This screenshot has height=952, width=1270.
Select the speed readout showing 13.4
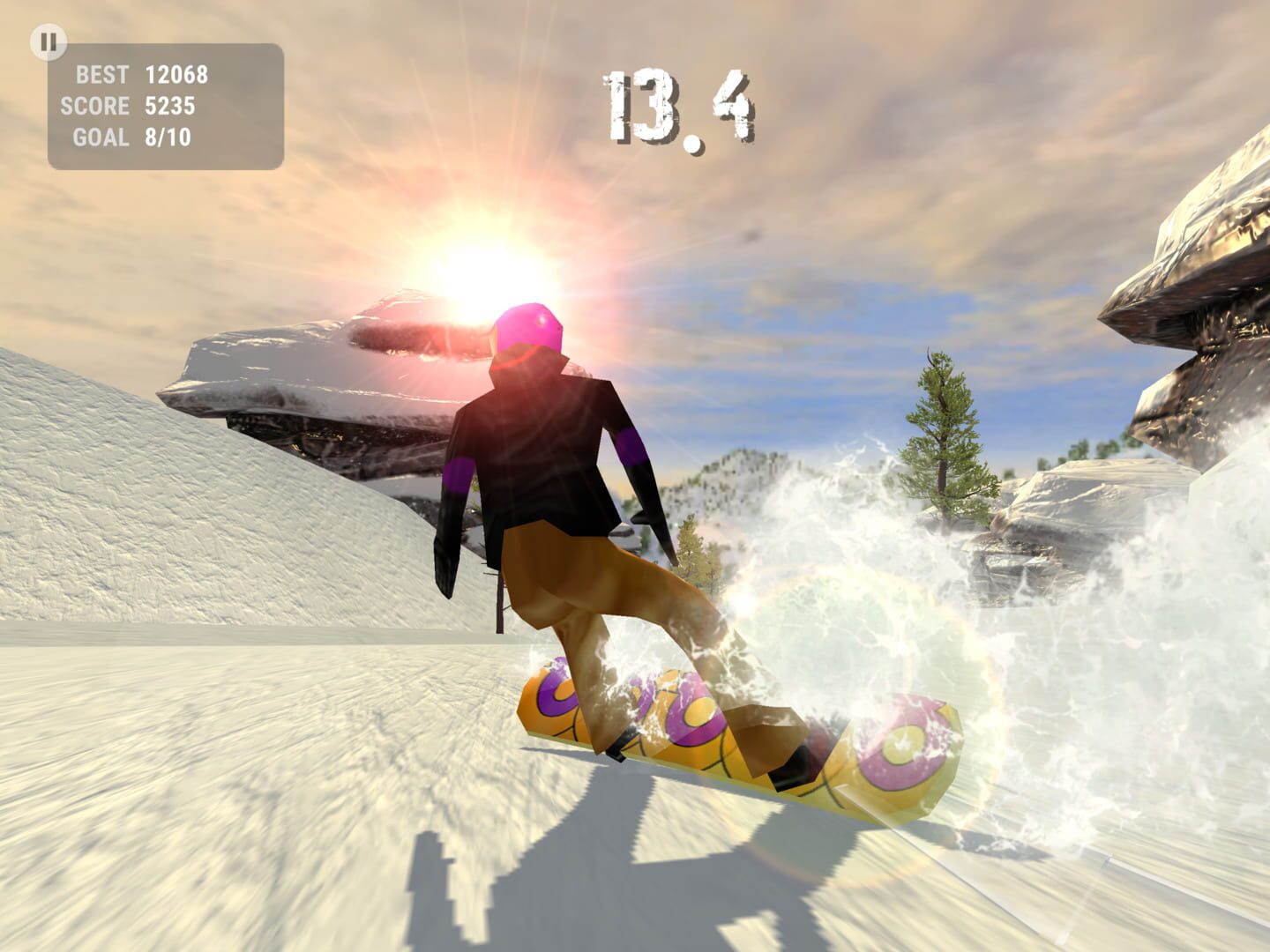click(x=679, y=104)
